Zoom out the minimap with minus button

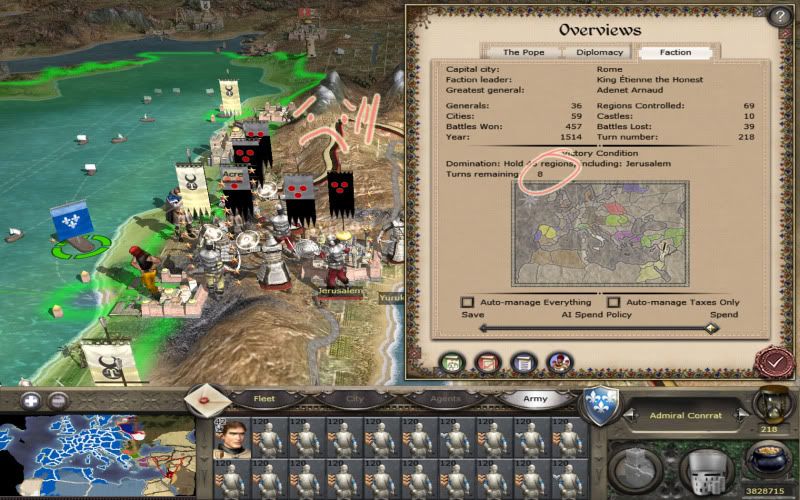59,401
